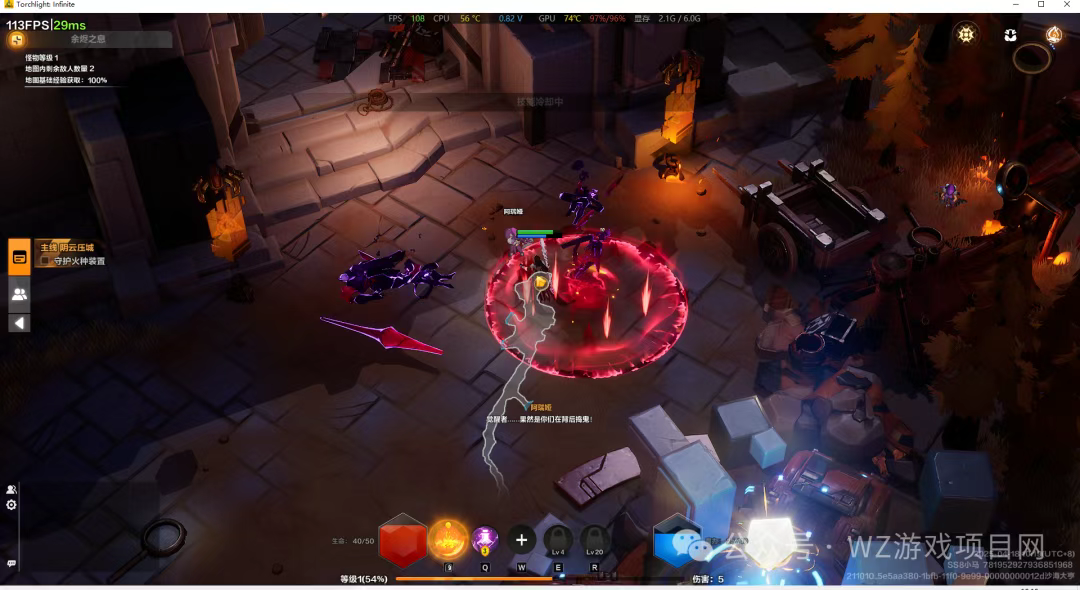Activate the orange fire orb skill
The height and width of the screenshot is (590, 1080).
(x=447, y=540)
